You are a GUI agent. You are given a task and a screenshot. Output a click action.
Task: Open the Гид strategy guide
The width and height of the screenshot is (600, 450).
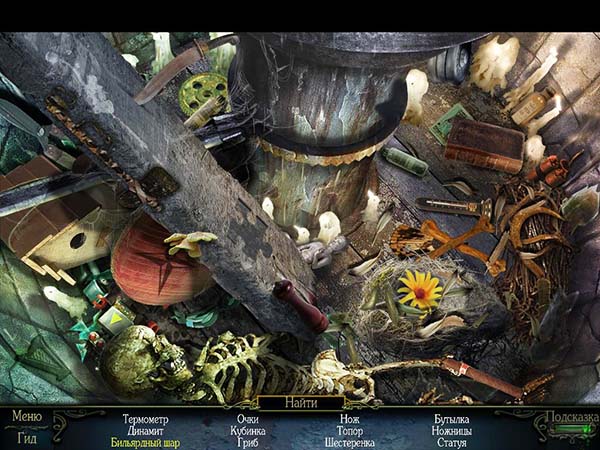[27, 436]
